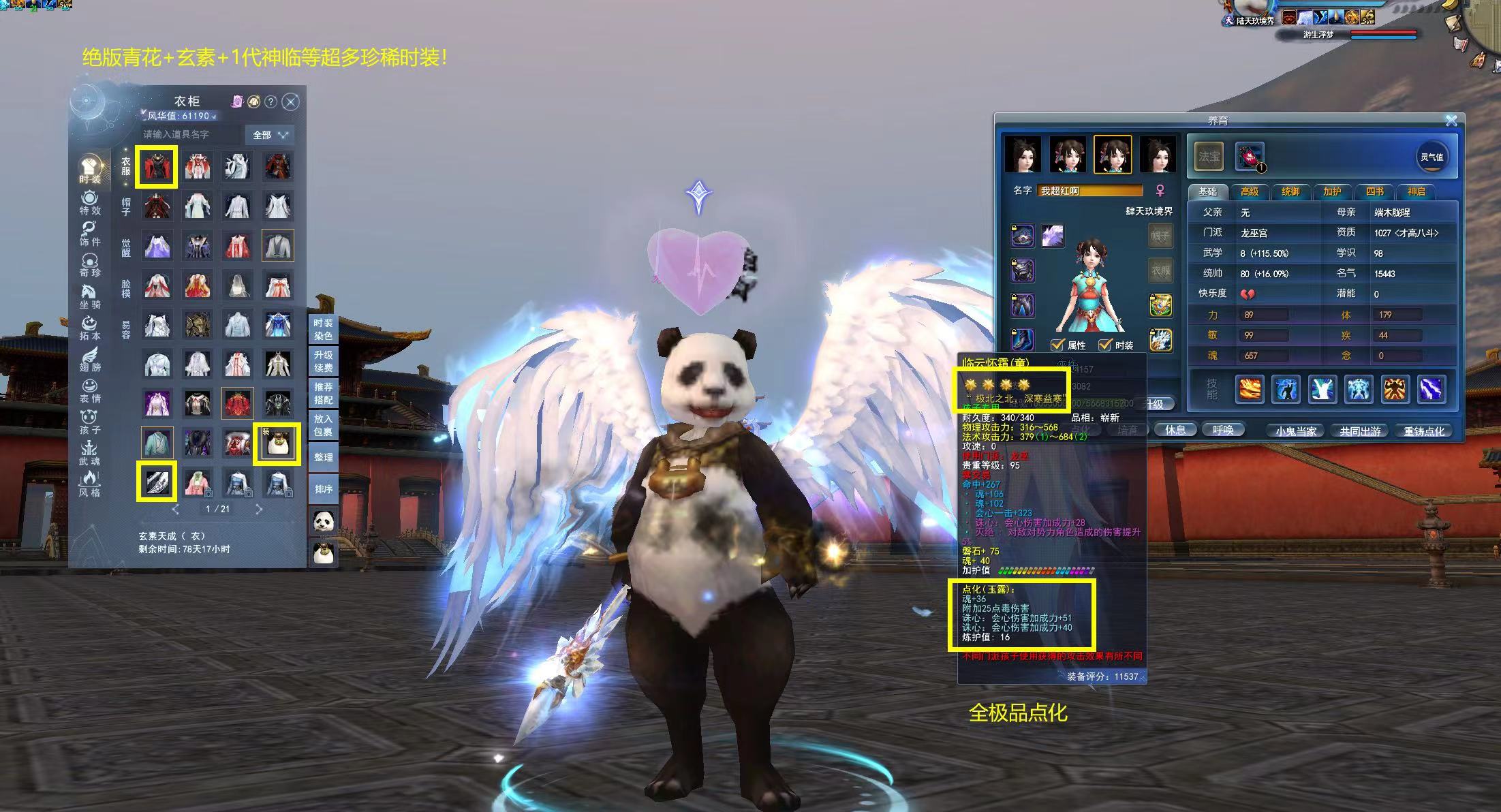Toggle the 时装 checkbox under the child

point(1105,345)
